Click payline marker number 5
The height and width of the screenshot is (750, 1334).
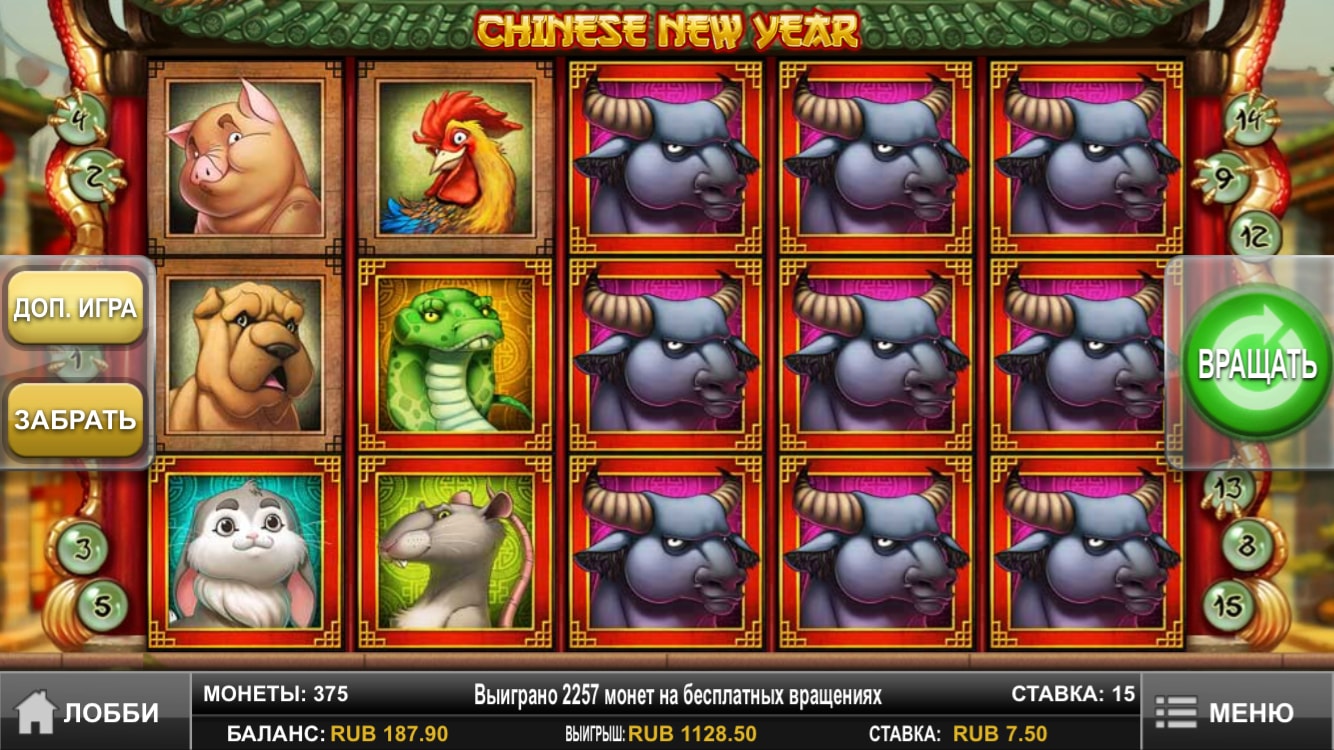pos(102,604)
